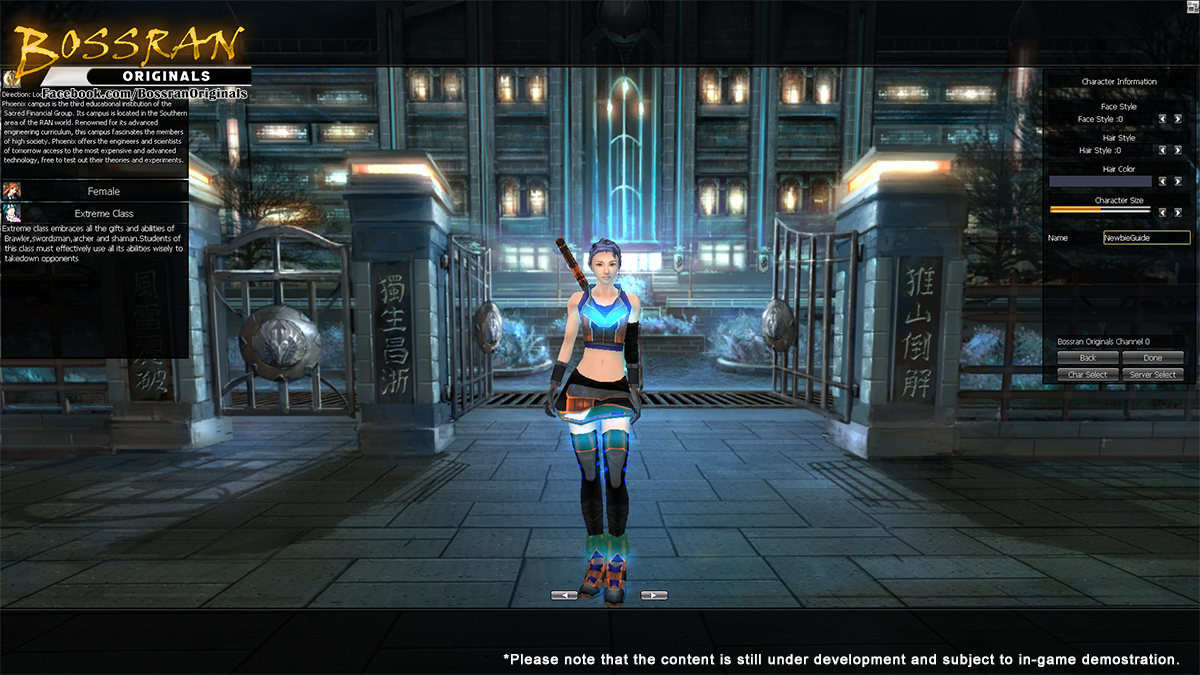Confirm character with the Done button
1200x675 pixels.
click(x=1152, y=358)
